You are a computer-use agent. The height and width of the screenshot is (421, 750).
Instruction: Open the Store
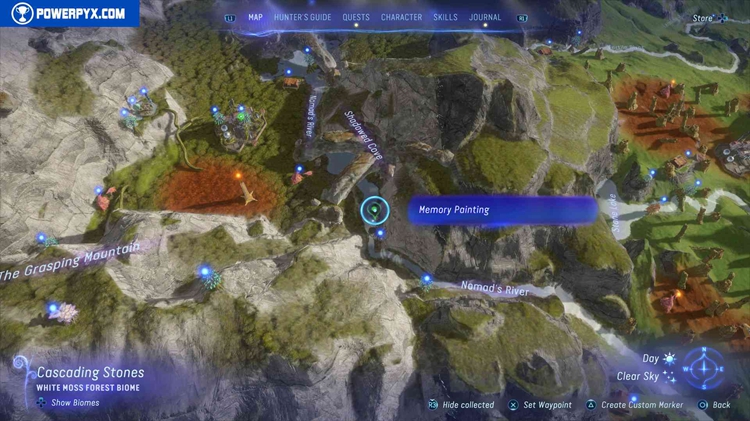pos(706,17)
